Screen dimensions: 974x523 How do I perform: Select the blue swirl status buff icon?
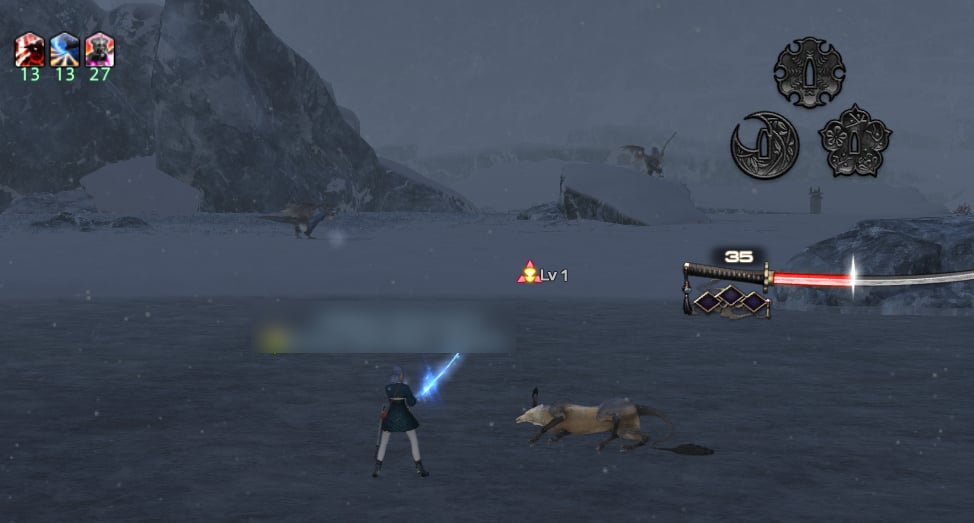pyautogui.click(x=65, y=49)
